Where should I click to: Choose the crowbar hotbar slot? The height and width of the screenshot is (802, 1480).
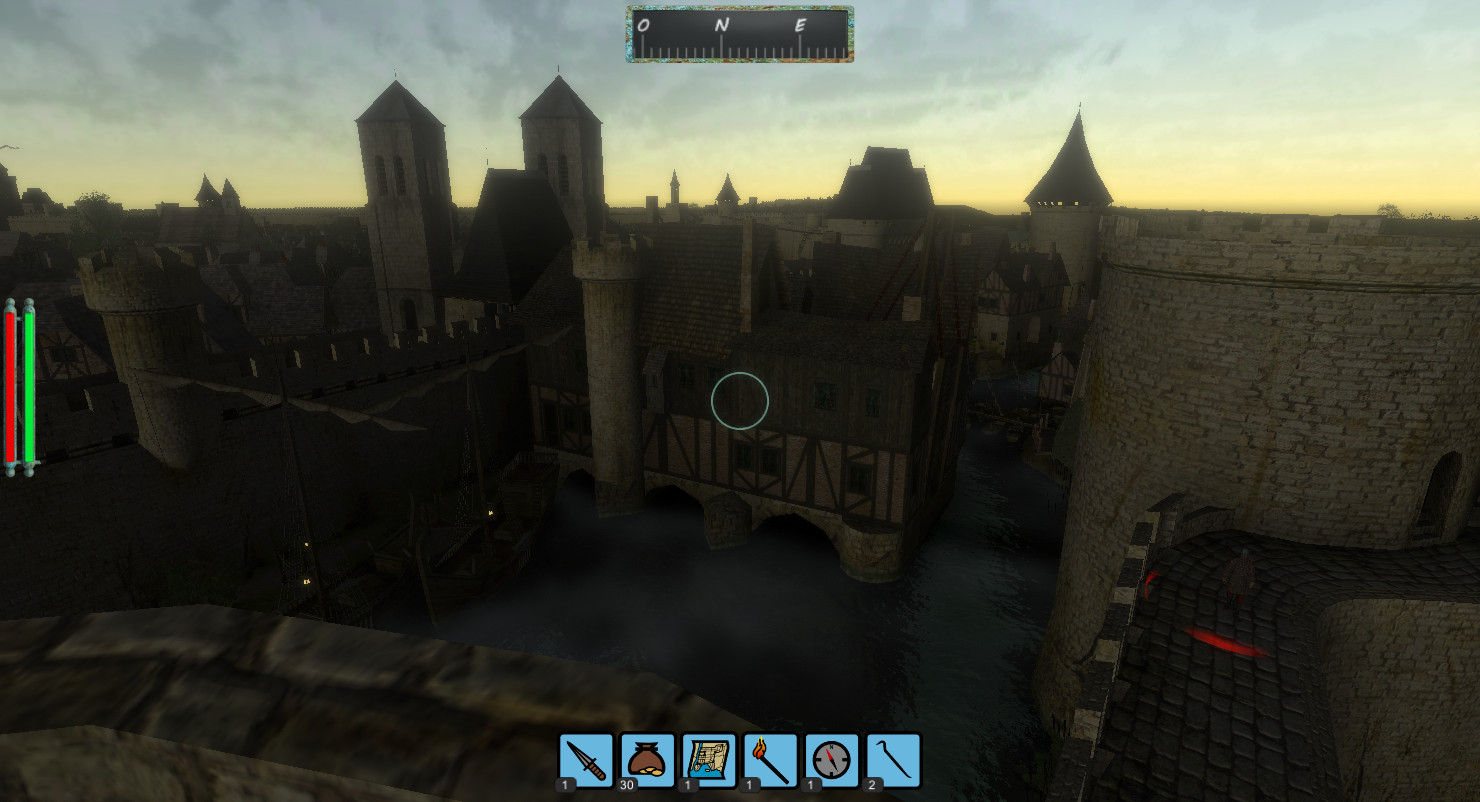pos(893,761)
